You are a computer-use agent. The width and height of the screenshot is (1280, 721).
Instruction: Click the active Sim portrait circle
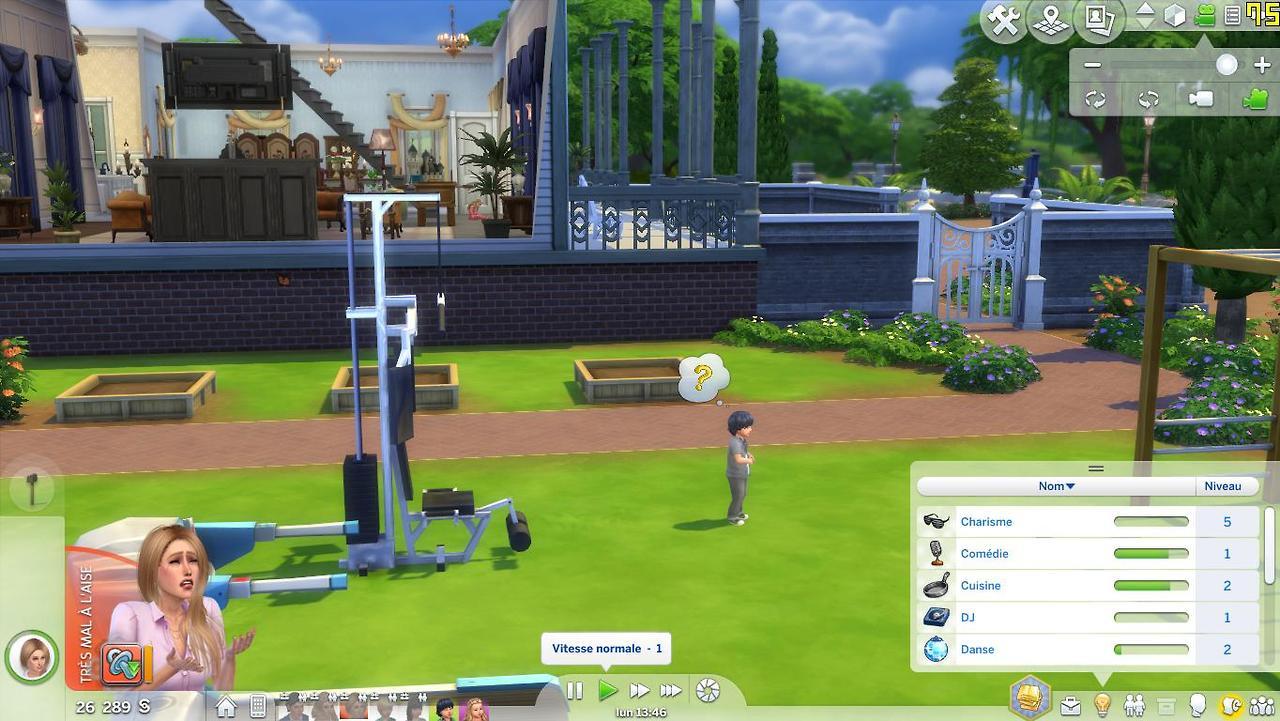[31, 657]
